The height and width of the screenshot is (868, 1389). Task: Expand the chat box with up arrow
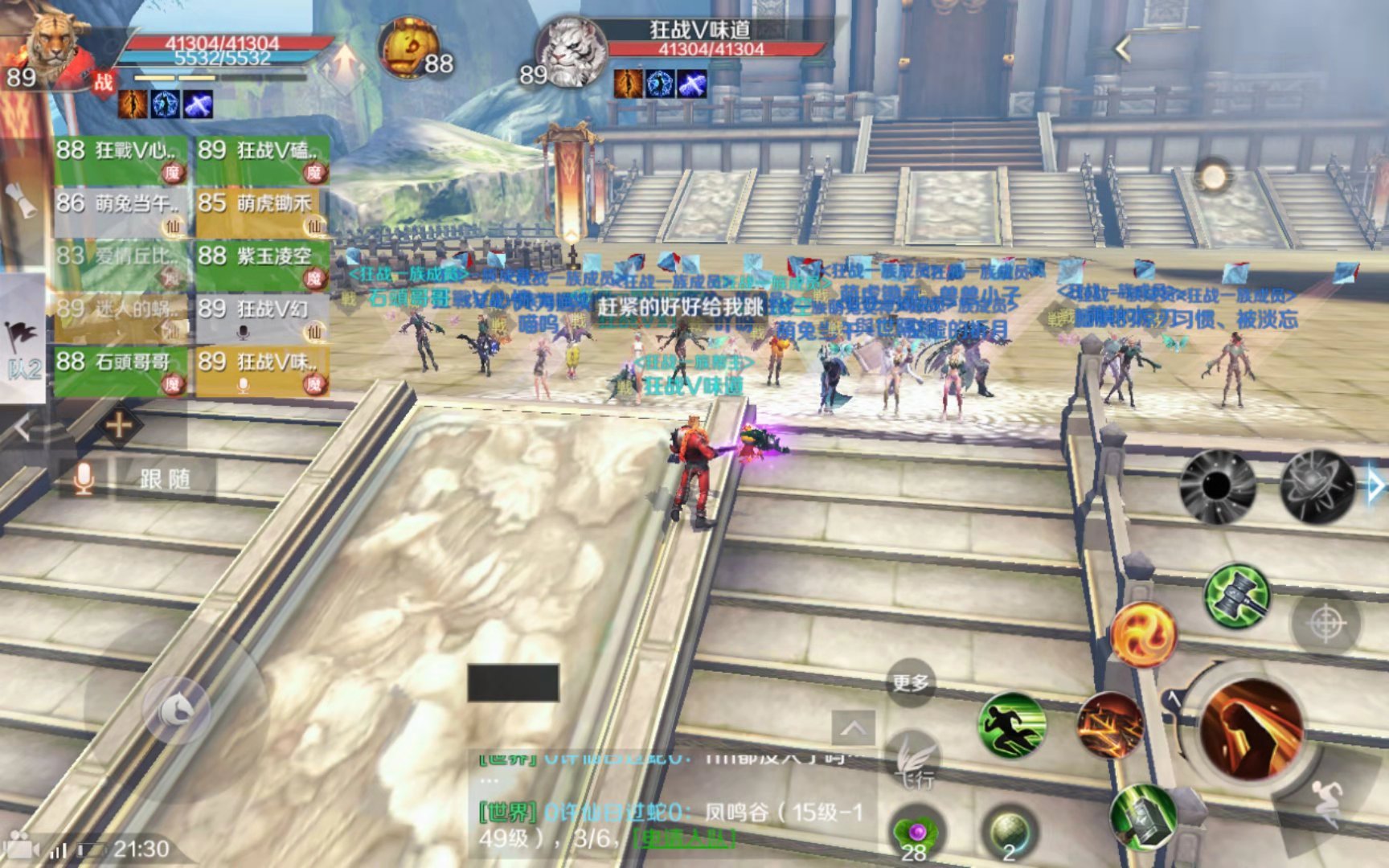click(x=853, y=728)
